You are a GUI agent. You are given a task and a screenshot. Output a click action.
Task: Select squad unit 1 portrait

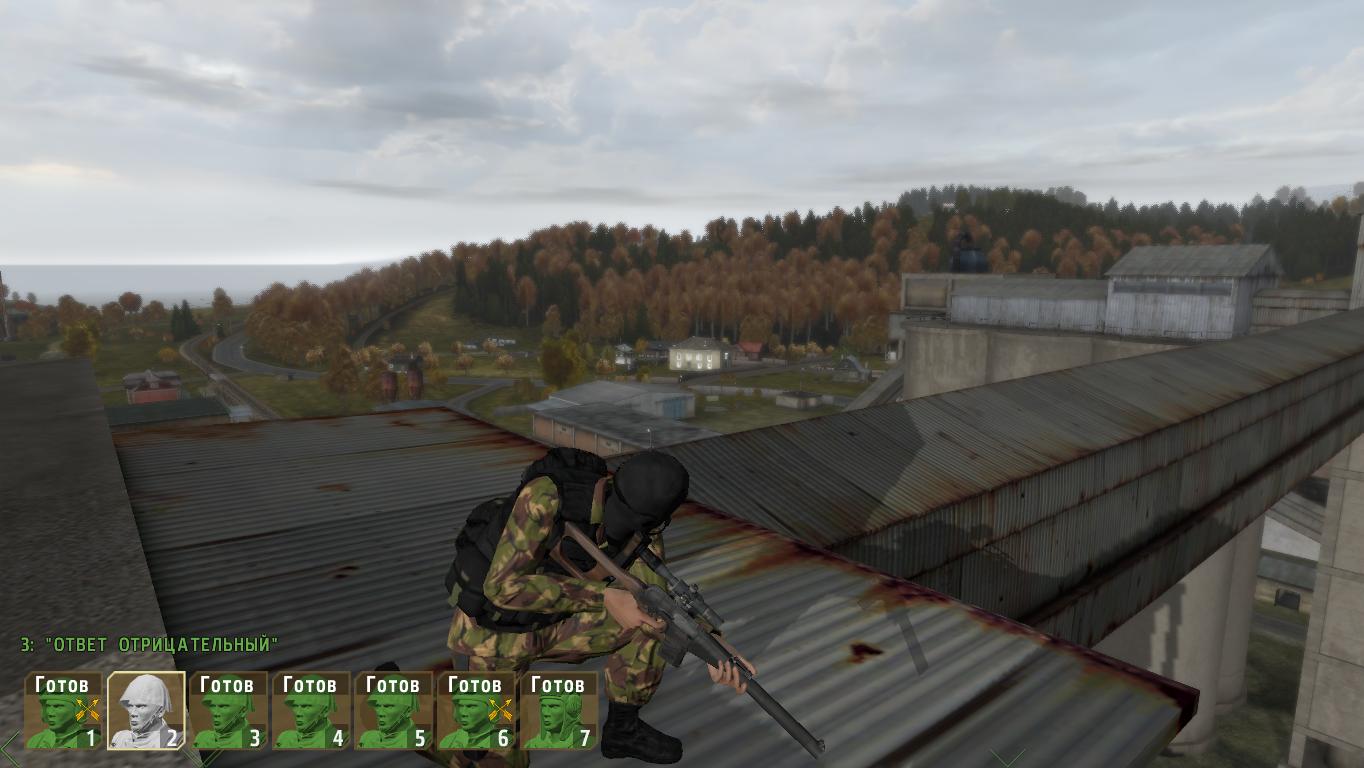[64, 711]
